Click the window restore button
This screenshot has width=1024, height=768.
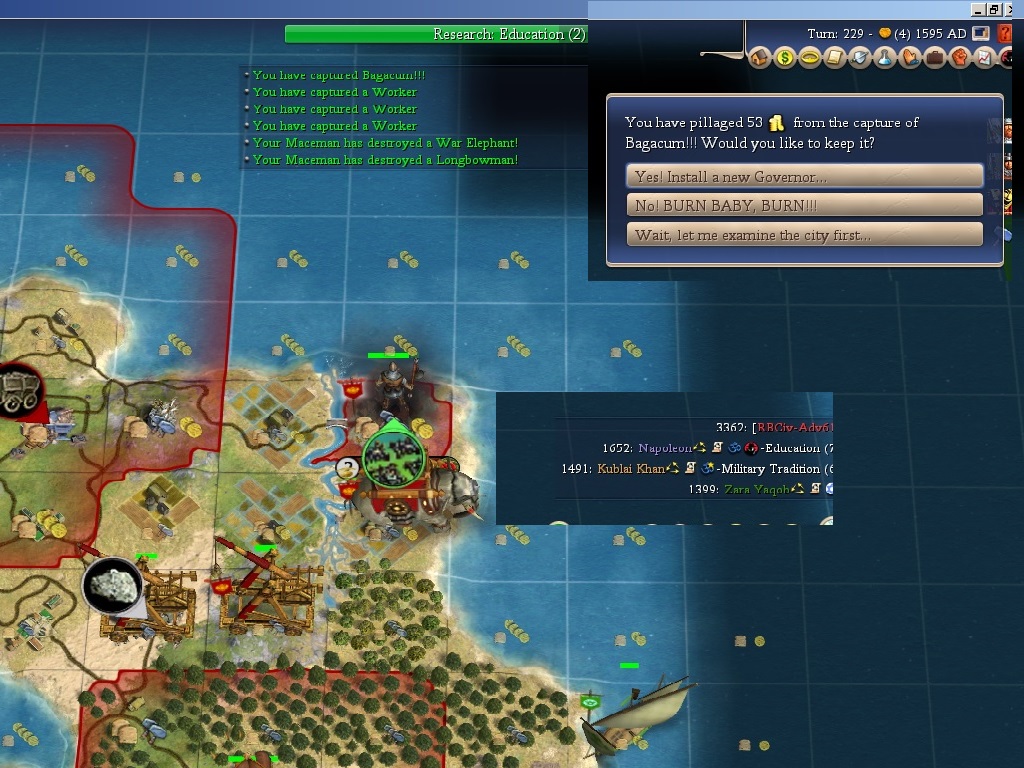pyautogui.click(x=994, y=9)
